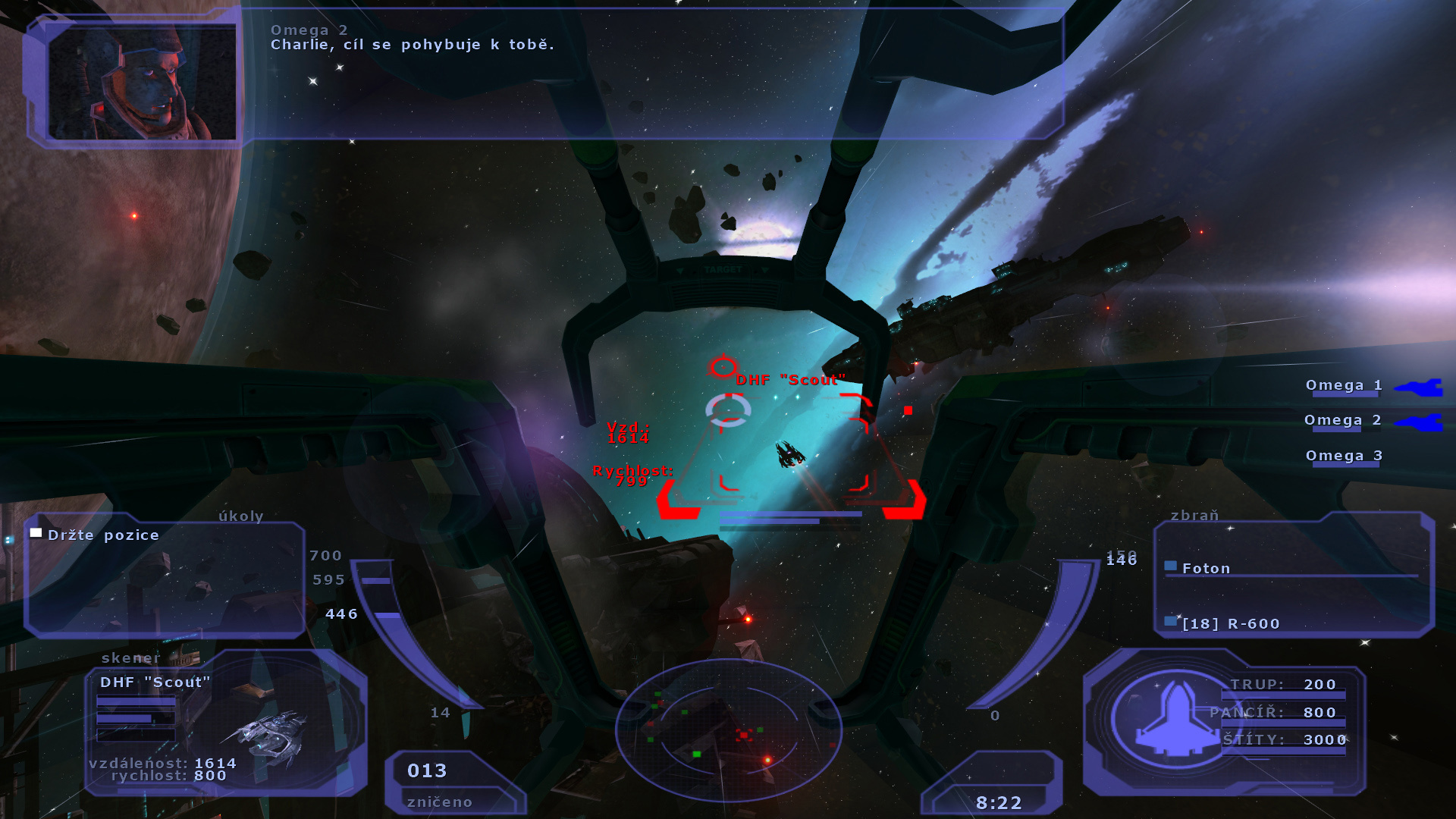The width and height of the screenshot is (1456, 819).
Task: Select wingman Omega 3
Action: (1344, 456)
